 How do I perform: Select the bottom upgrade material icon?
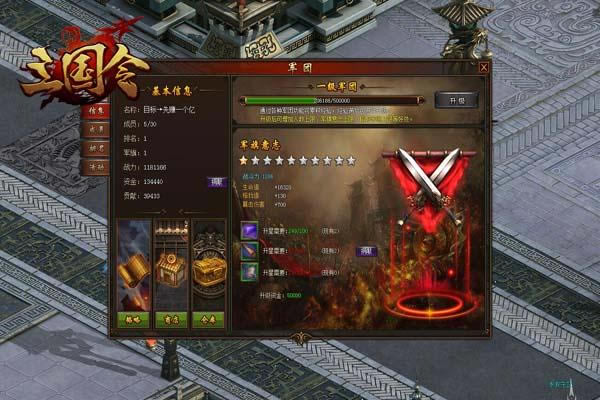249,272
